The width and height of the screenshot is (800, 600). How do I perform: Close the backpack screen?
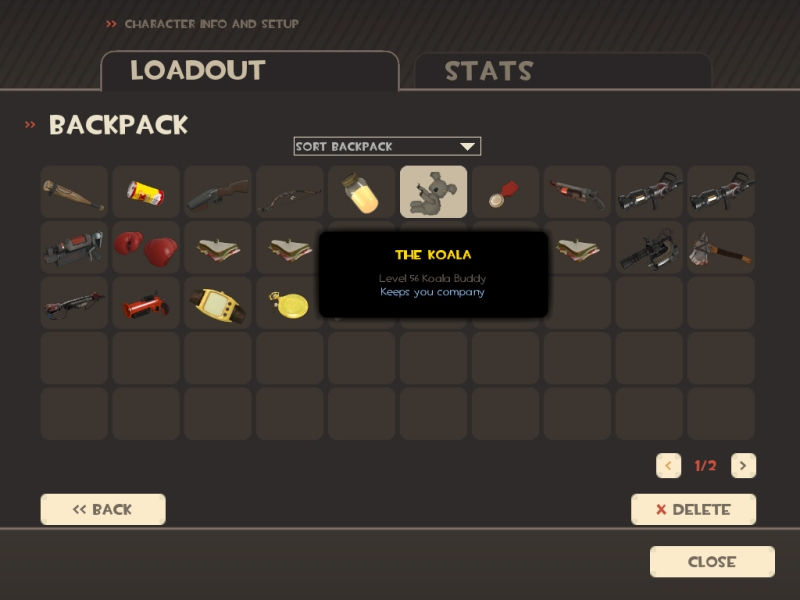[712, 562]
